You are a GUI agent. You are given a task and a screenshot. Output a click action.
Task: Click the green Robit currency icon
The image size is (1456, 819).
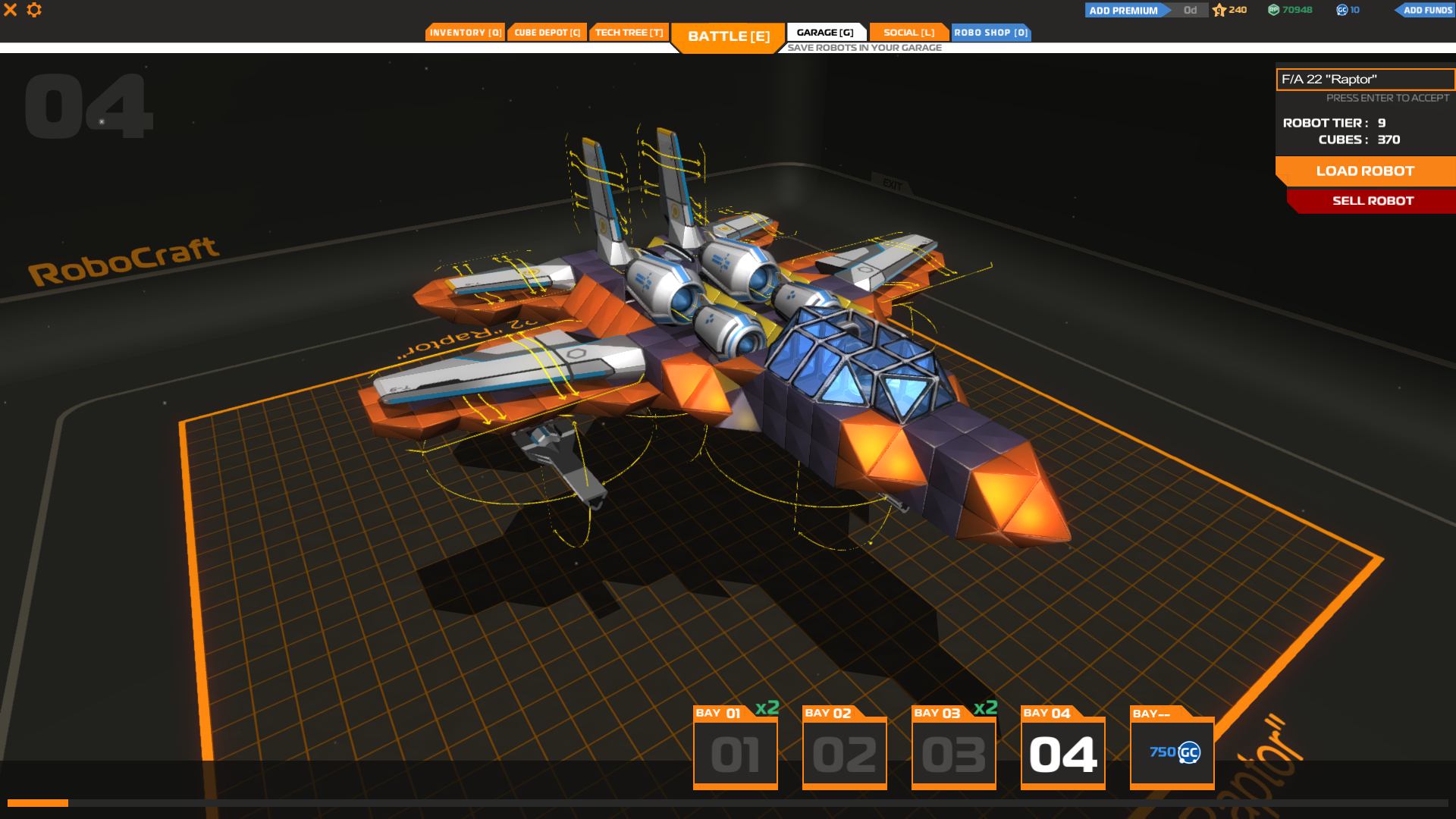1273,10
